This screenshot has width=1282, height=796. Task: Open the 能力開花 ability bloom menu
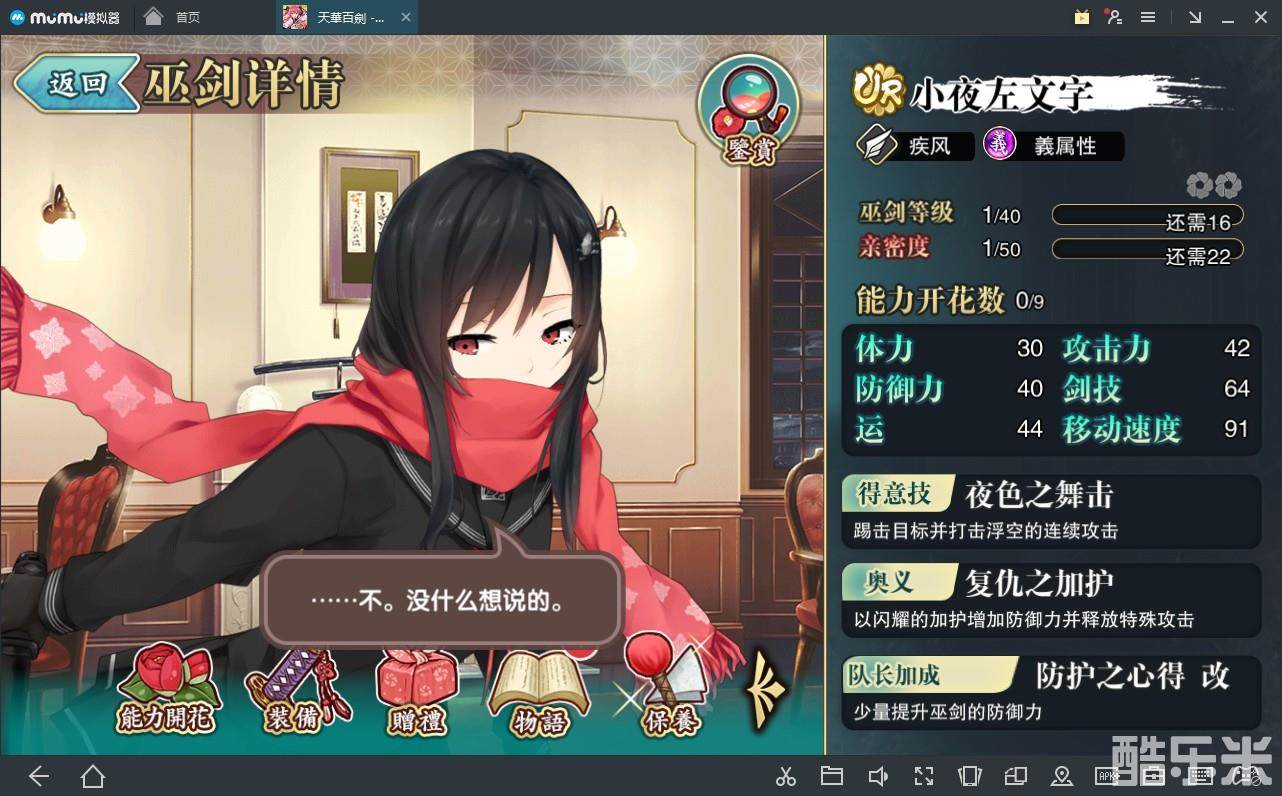[x=166, y=690]
